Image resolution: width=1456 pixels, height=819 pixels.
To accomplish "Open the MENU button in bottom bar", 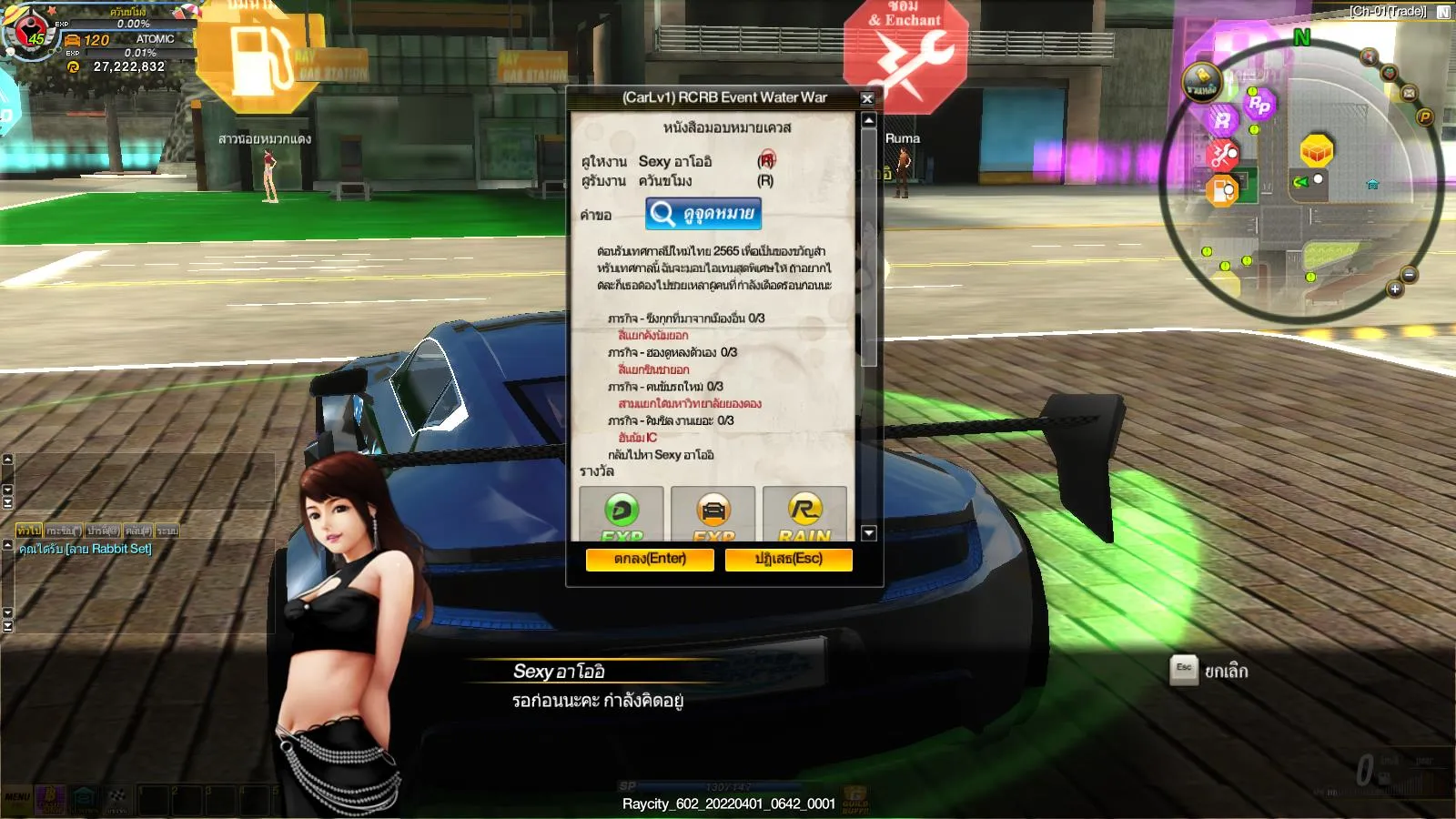I will click(x=17, y=798).
